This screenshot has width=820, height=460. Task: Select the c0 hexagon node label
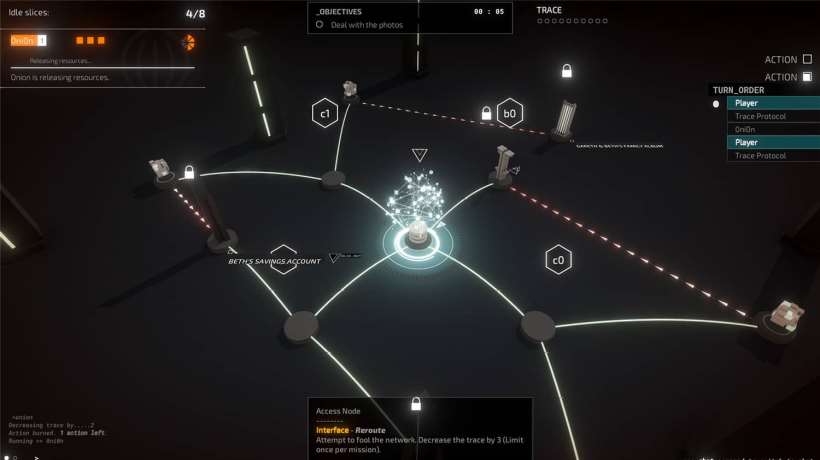click(x=558, y=261)
